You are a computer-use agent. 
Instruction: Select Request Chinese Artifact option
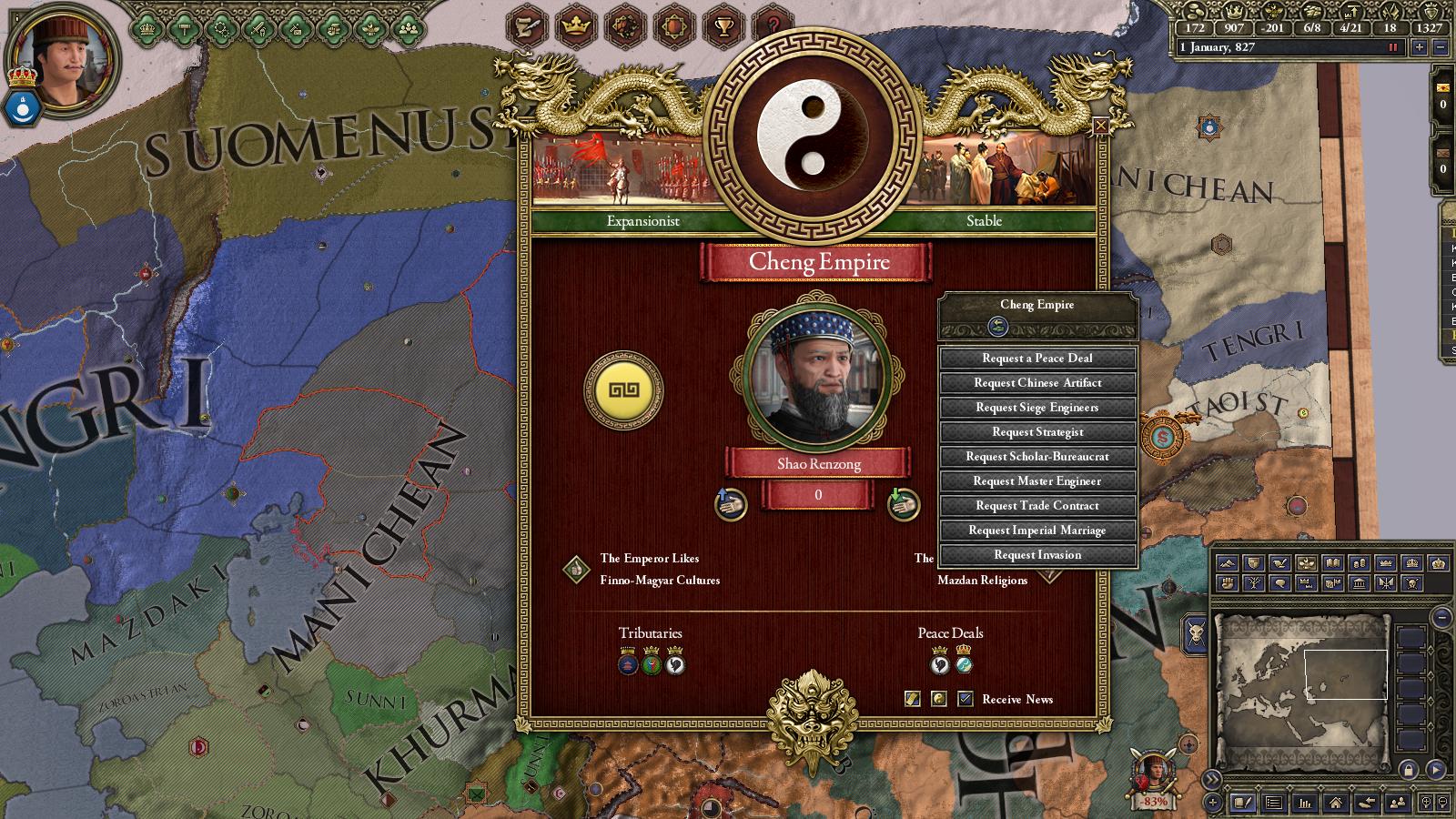click(x=1037, y=383)
